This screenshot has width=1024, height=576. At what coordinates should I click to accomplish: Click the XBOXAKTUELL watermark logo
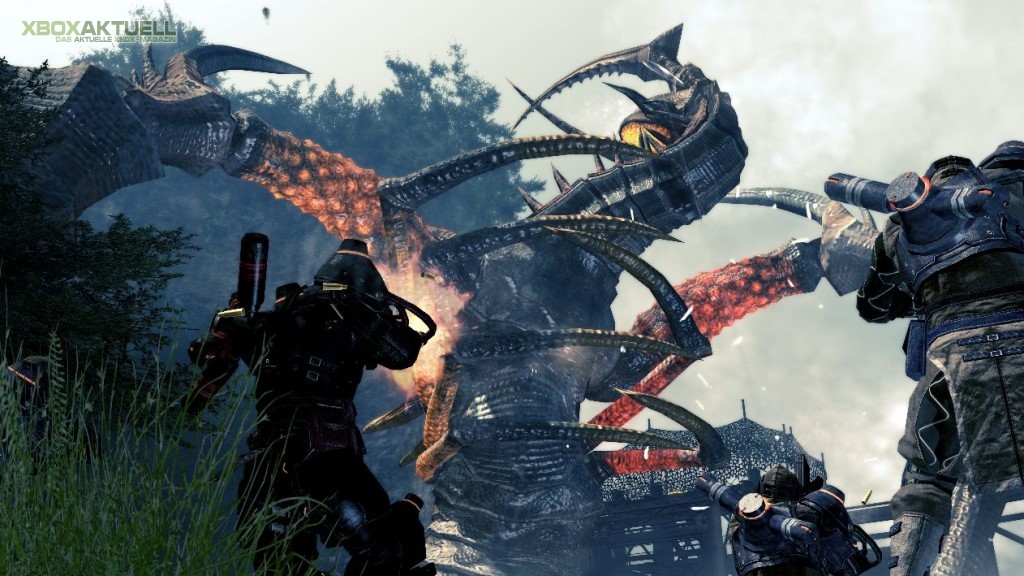coord(99,30)
